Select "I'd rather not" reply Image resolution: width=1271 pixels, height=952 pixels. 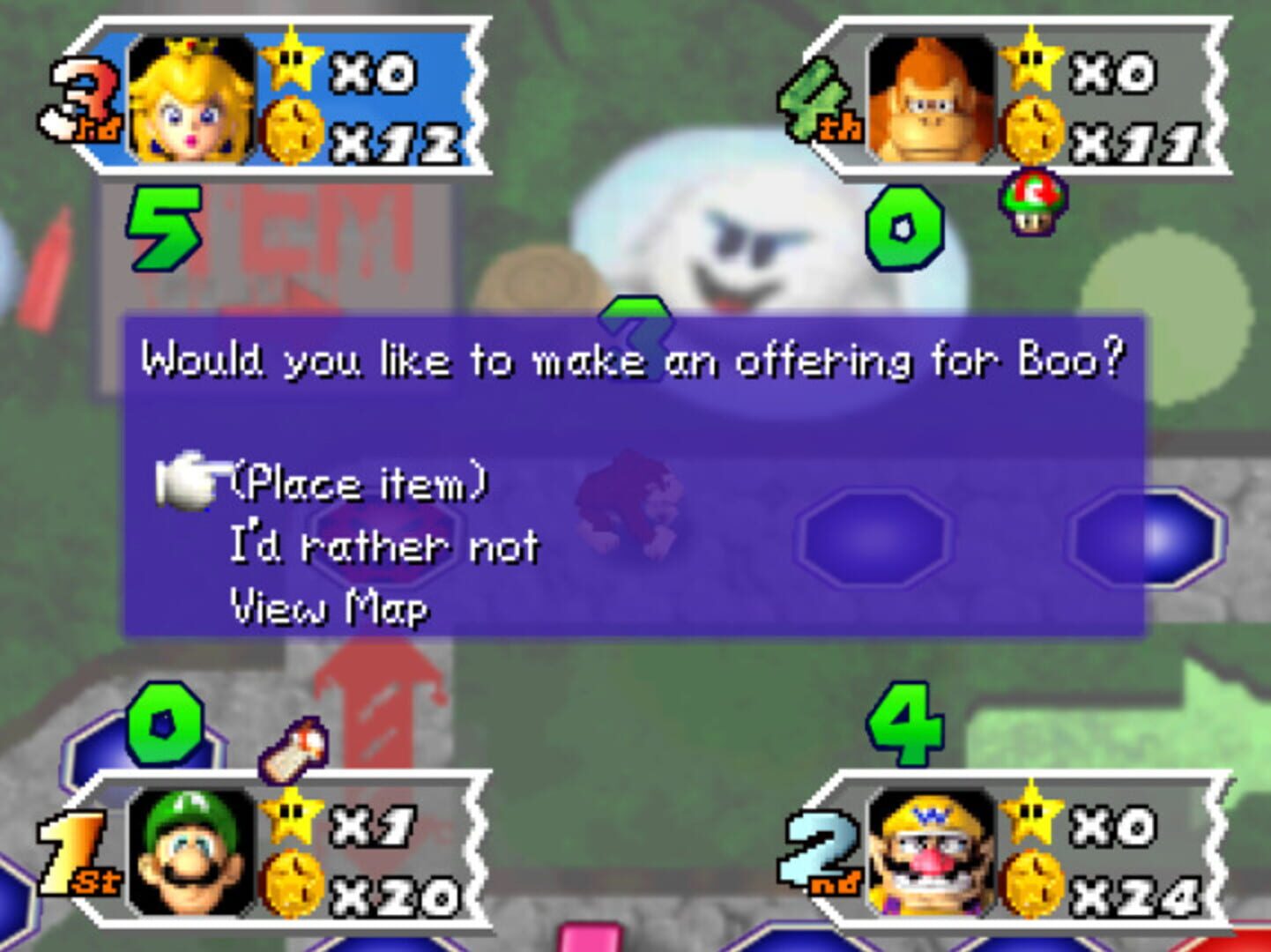(x=383, y=547)
